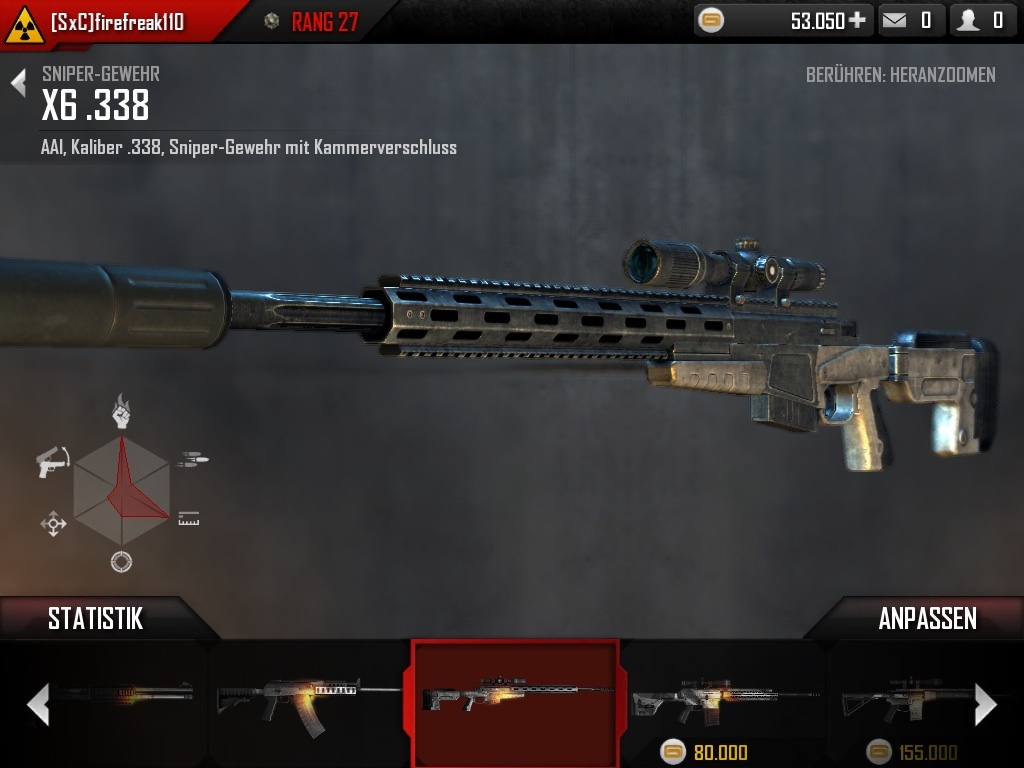This screenshot has height=768, width=1024.
Task: Show next weapons with the right arrow
Action: click(x=985, y=704)
